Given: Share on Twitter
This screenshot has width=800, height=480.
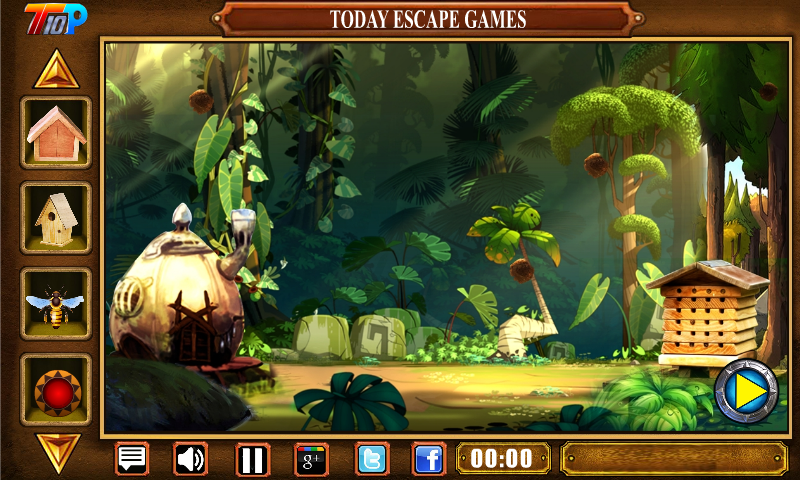Looking at the screenshot, I should coord(372,459).
